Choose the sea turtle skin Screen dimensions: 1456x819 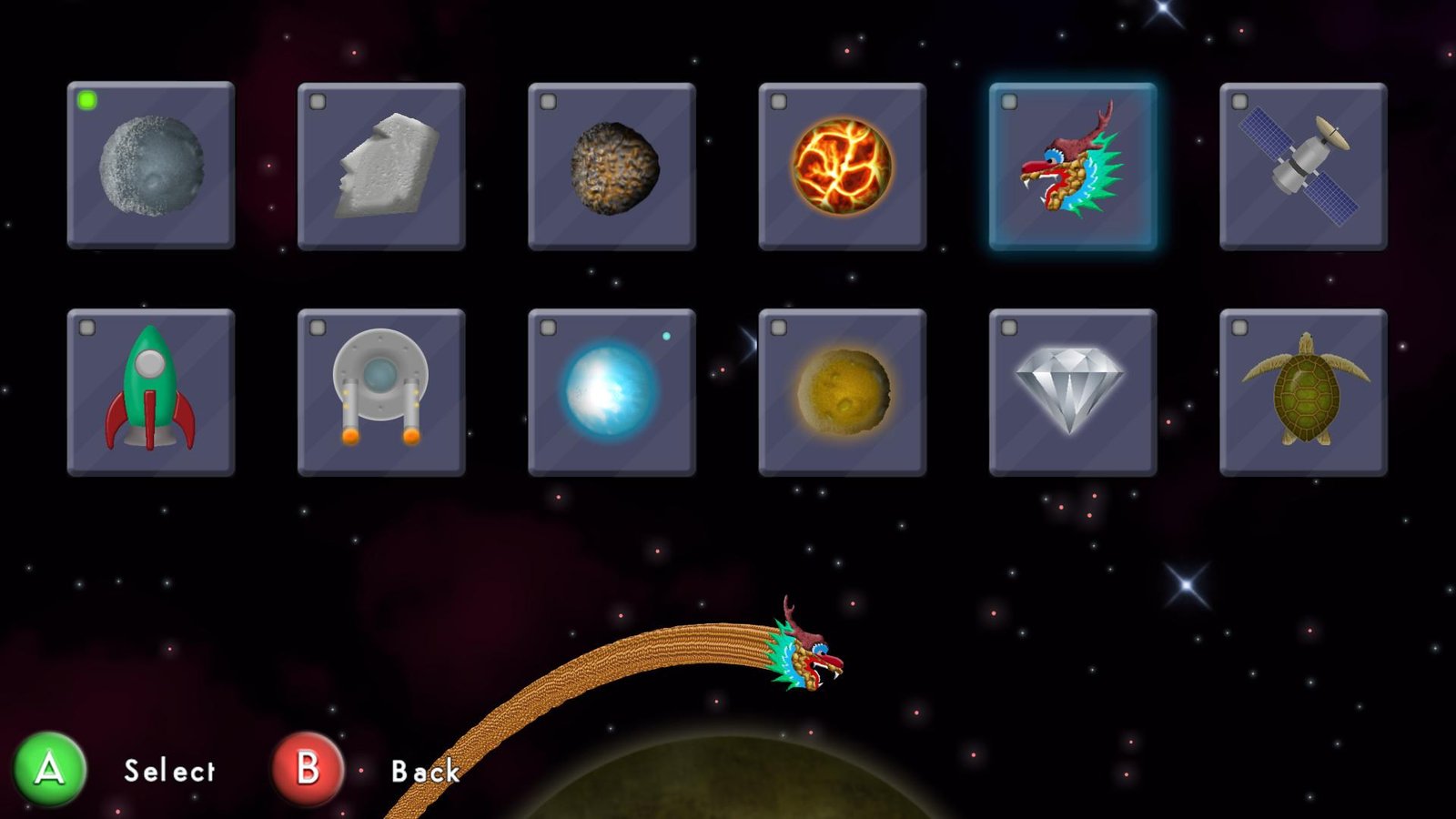(1305, 393)
